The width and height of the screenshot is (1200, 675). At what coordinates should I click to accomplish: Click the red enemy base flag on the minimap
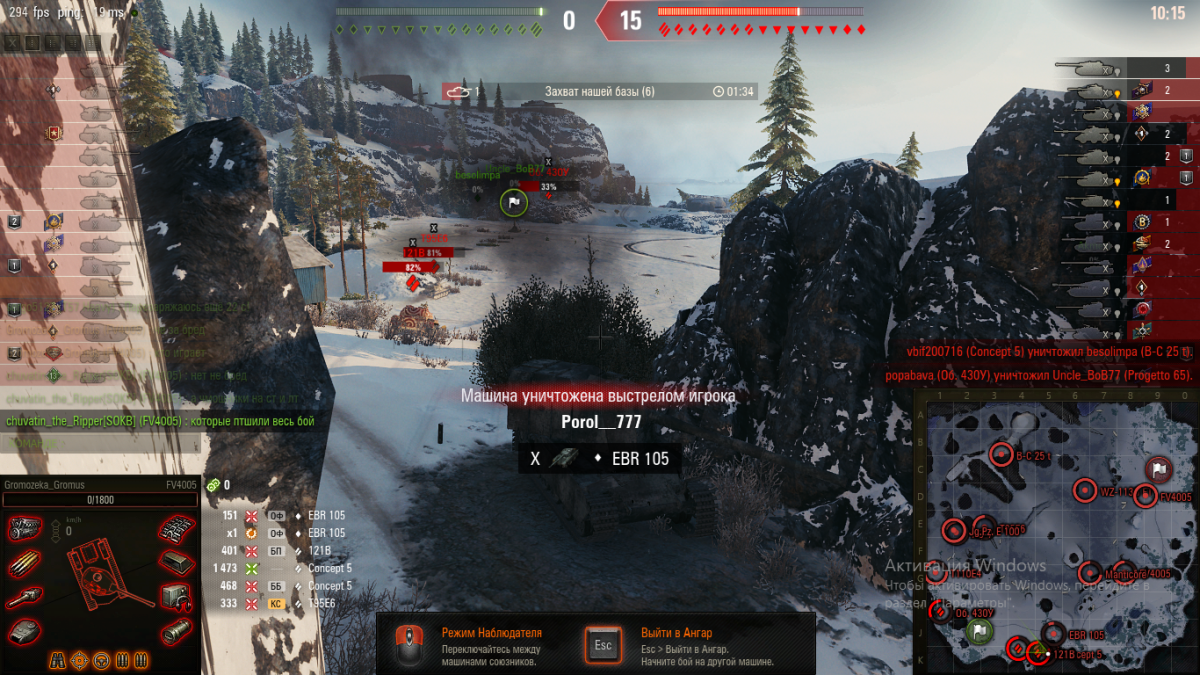[1158, 469]
